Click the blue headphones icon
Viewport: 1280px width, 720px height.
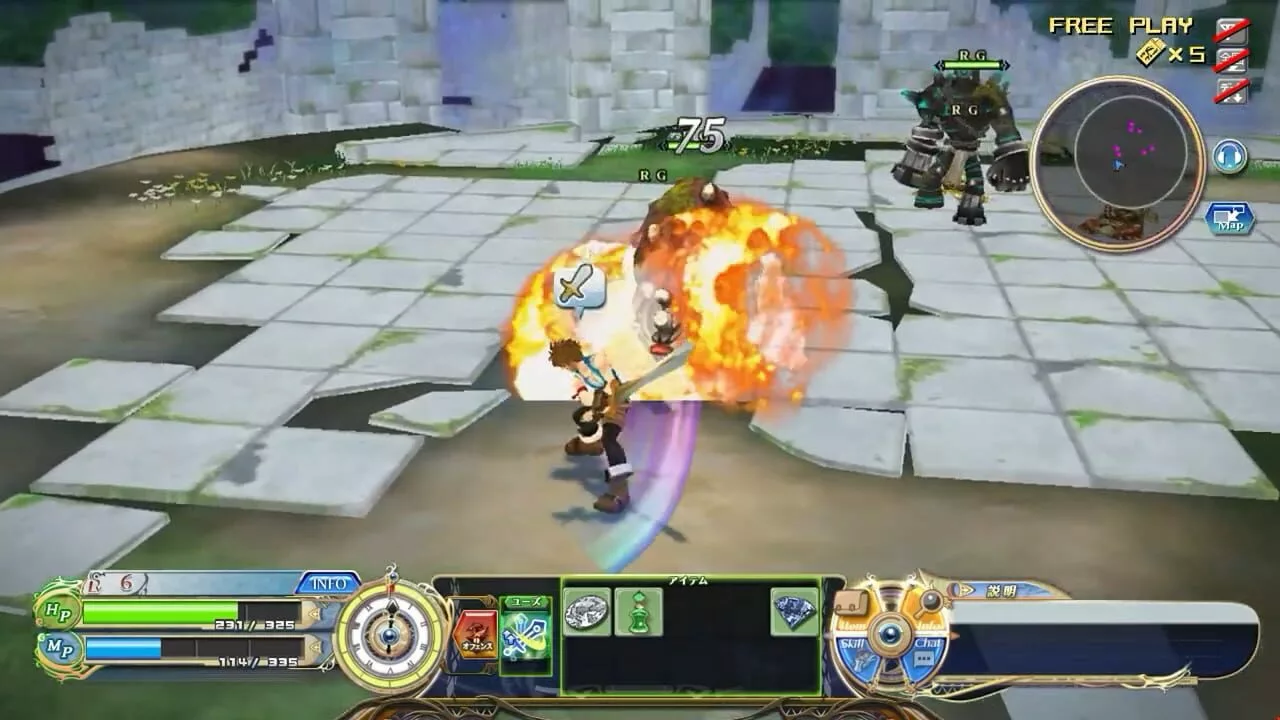tap(1229, 157)
